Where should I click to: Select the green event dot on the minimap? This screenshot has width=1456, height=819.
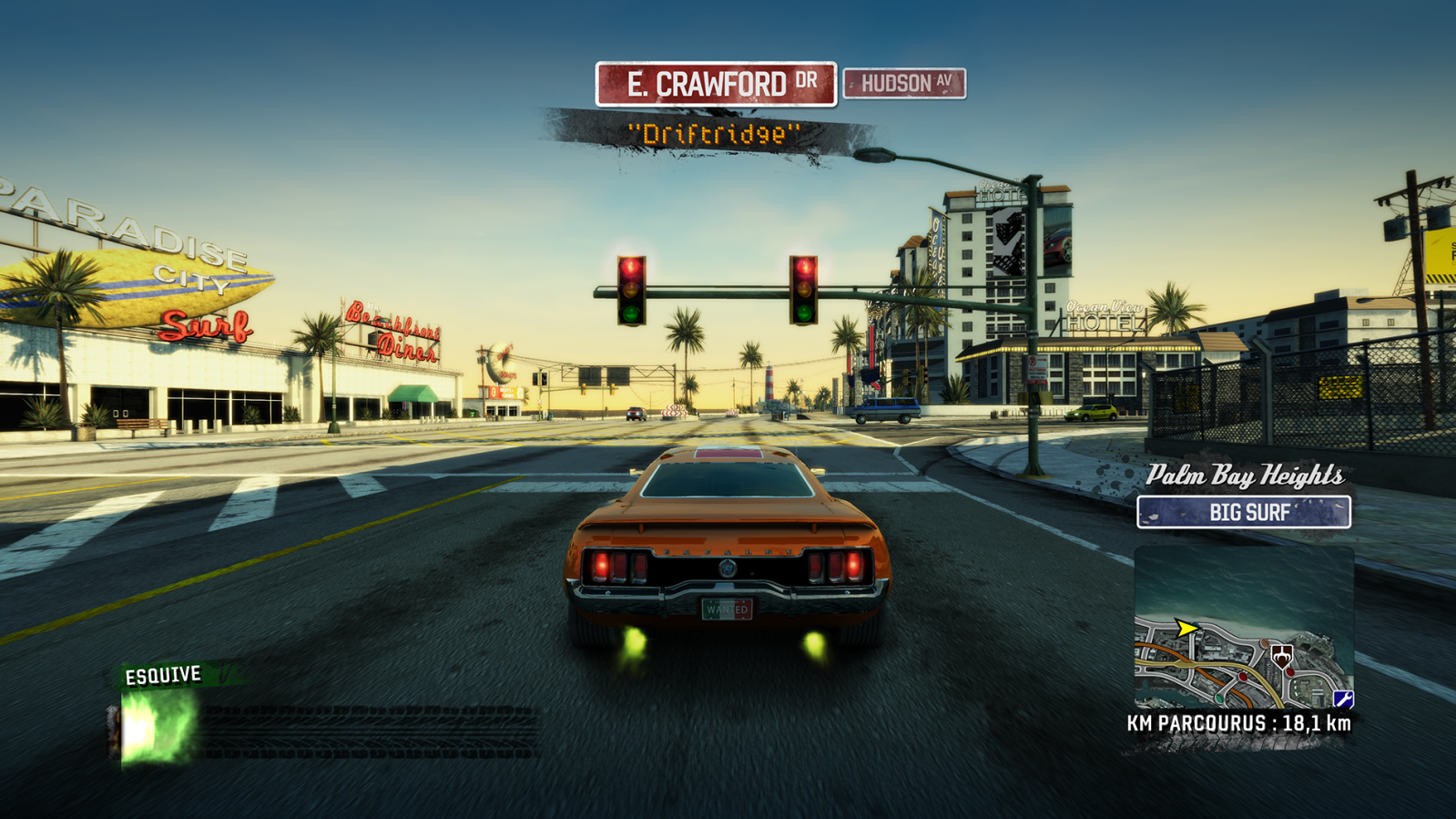coord(1219,699)
